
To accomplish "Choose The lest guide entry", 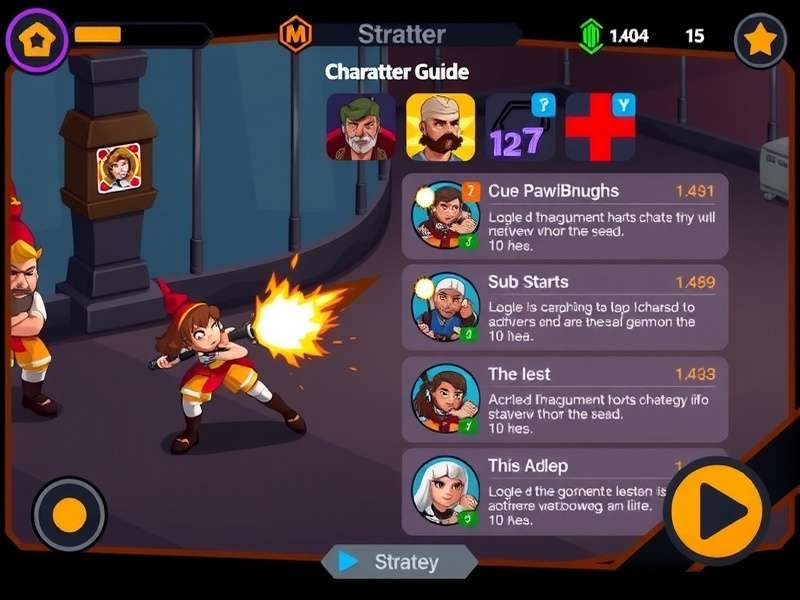I will (565, 399).
